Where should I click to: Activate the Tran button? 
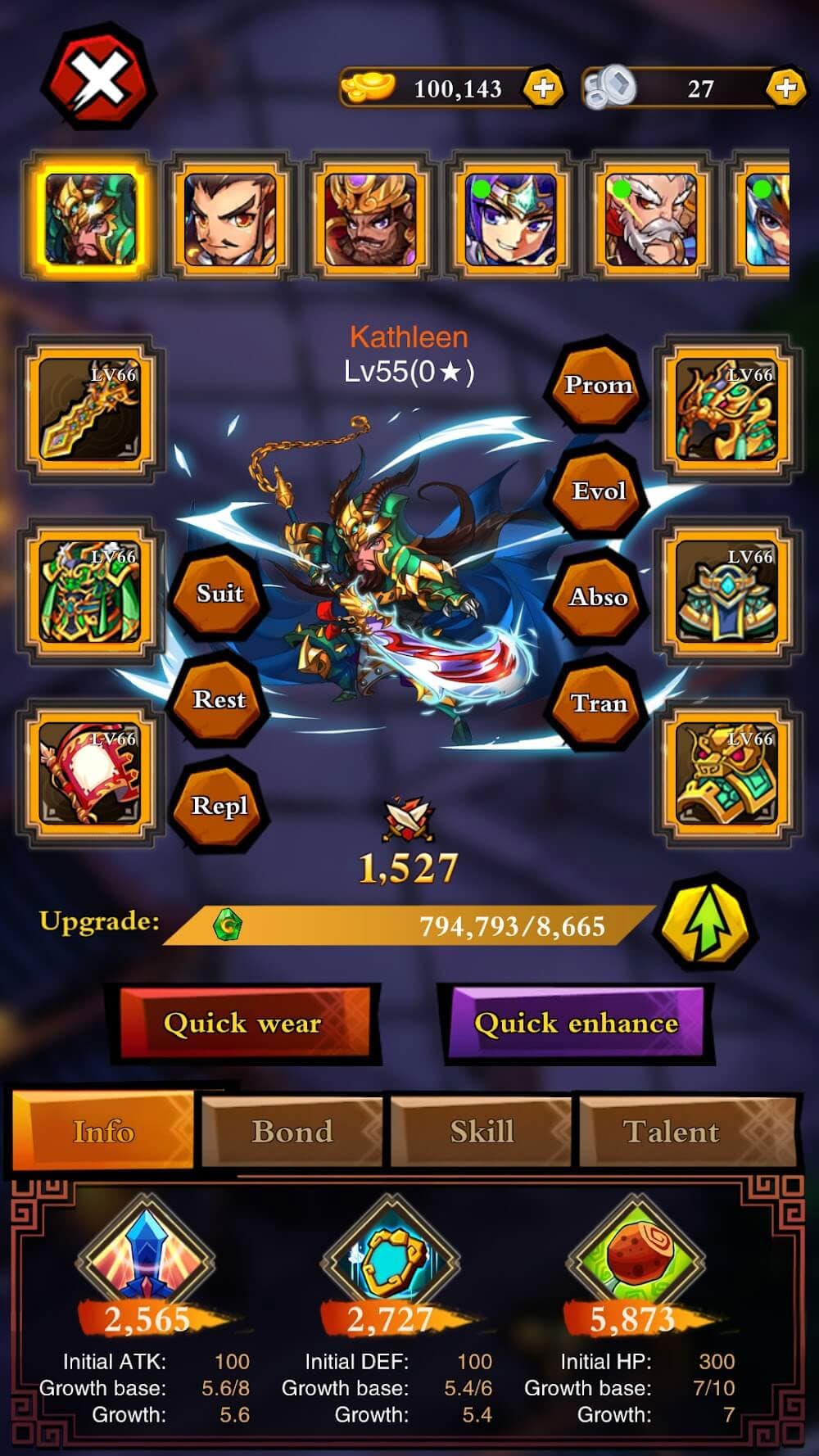click(x=599, y=703)
